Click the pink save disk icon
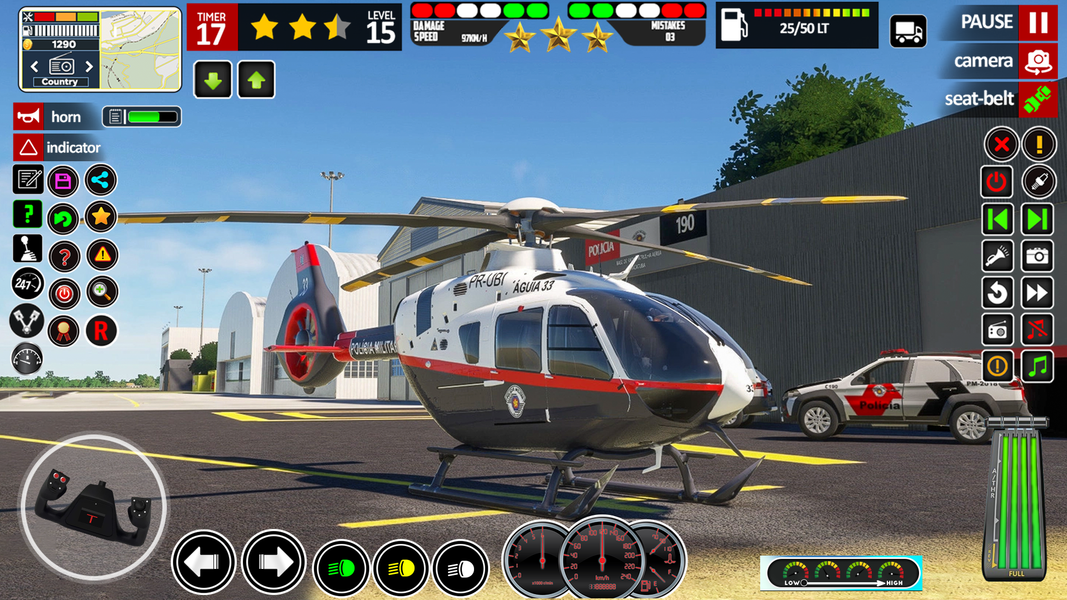This screenshot has height=600, width=1067. pos(64,181)
